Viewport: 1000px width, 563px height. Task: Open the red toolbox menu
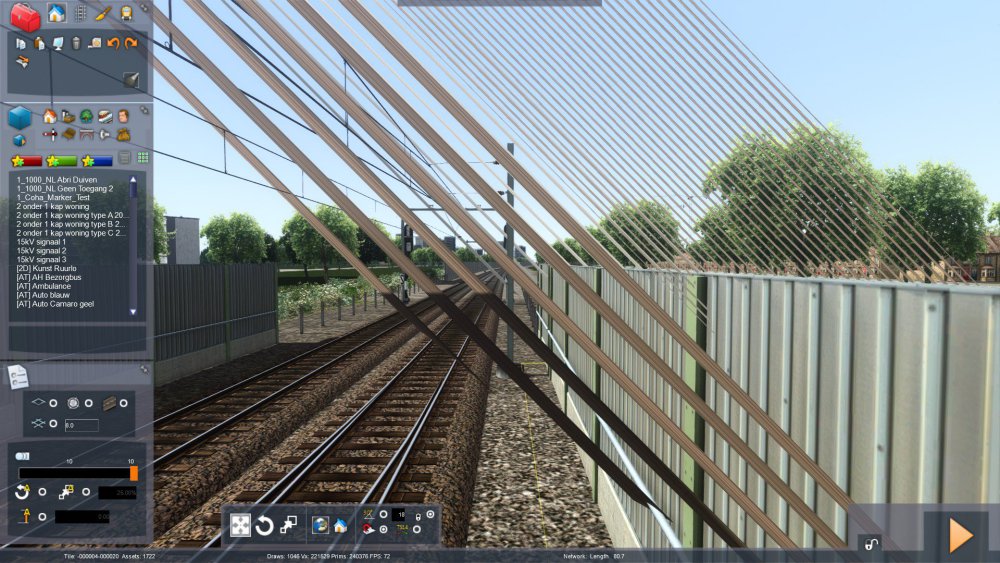pos(25,16)
